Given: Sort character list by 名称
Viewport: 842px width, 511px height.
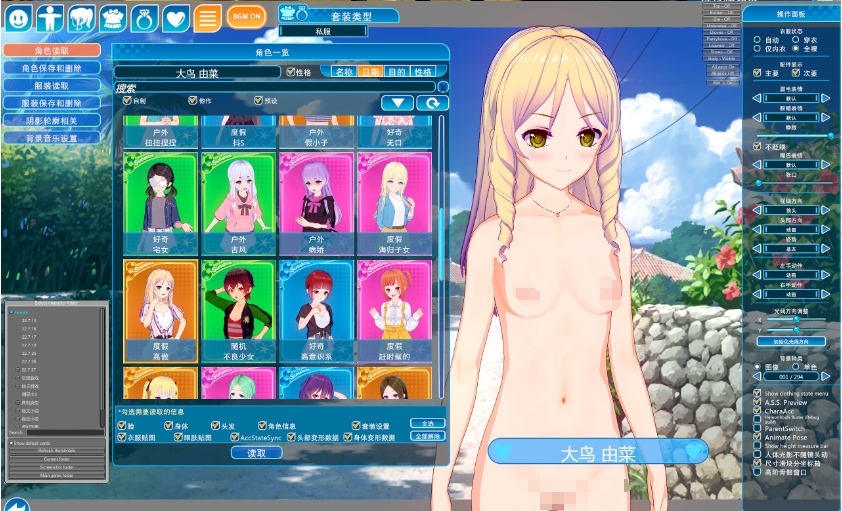Looking at the screenshot, I should tap(344, 72).
